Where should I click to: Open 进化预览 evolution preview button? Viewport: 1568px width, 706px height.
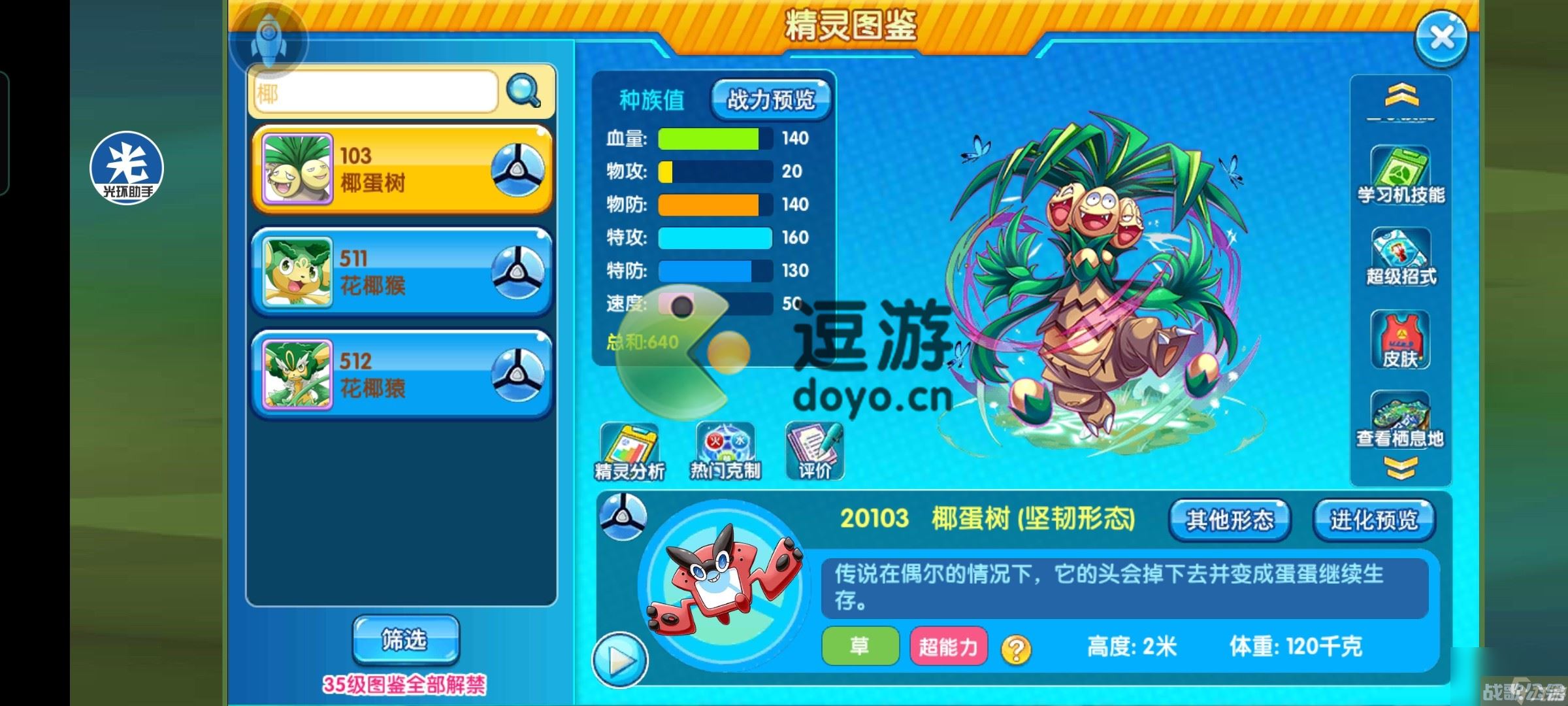(1375, 520)
